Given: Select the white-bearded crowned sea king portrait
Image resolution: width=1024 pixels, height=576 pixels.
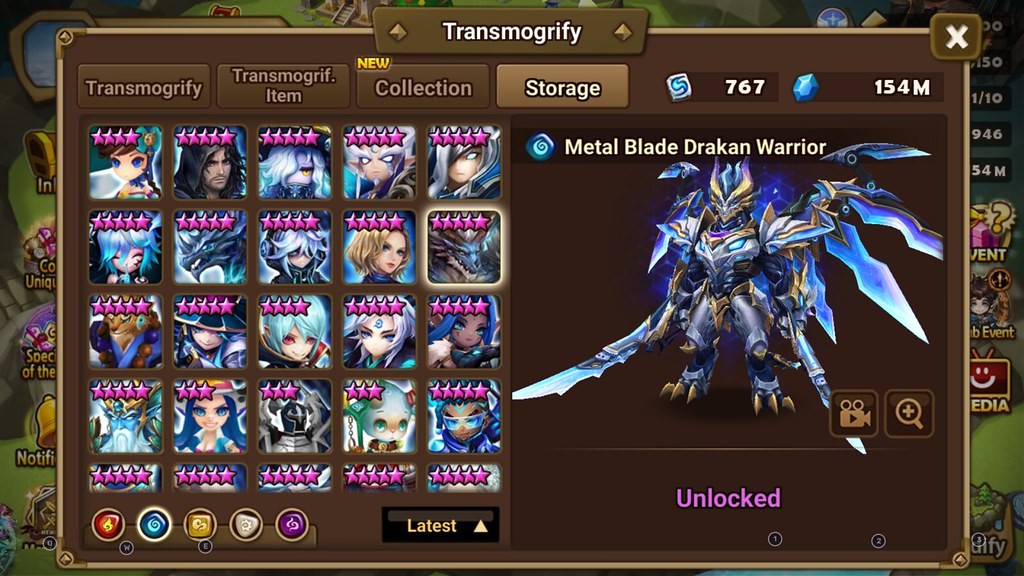Looking at the screenshot, I should (125, 416).
